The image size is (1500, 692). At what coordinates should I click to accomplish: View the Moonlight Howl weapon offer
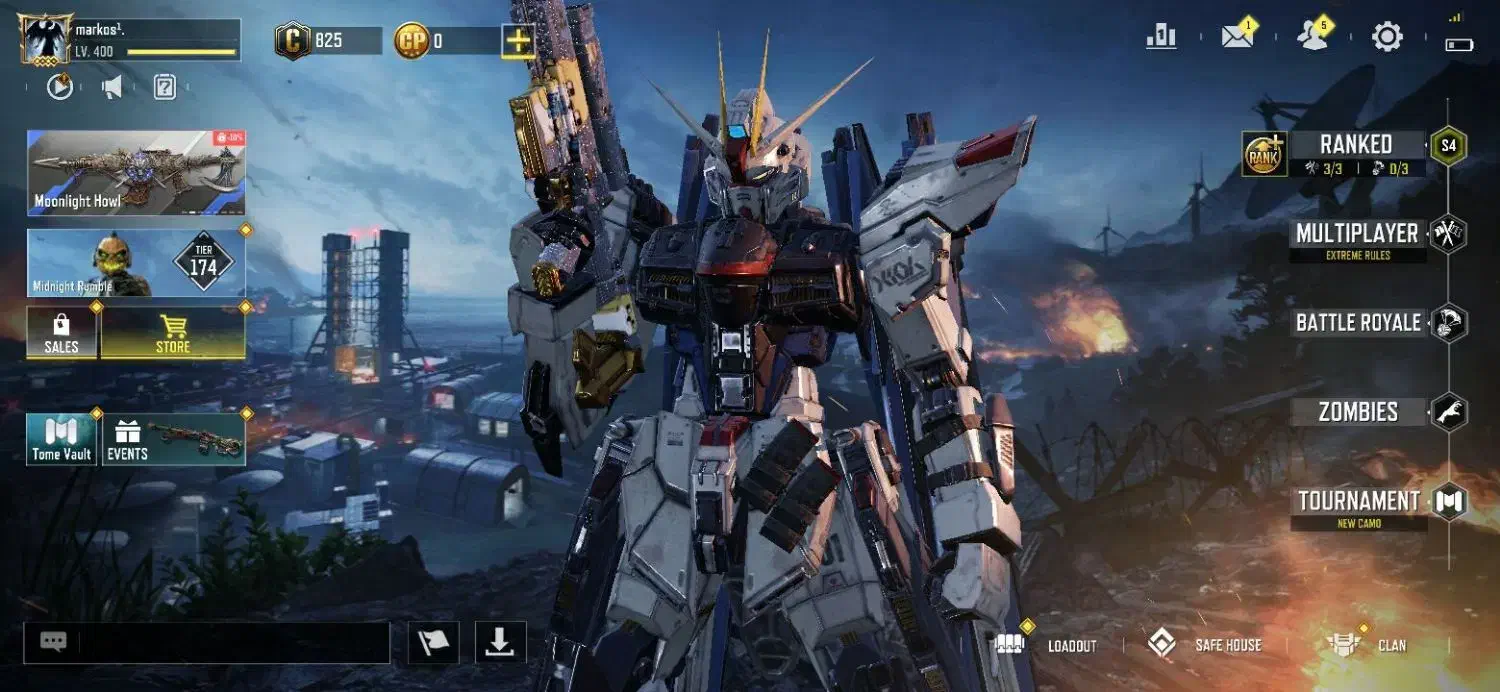136,173
